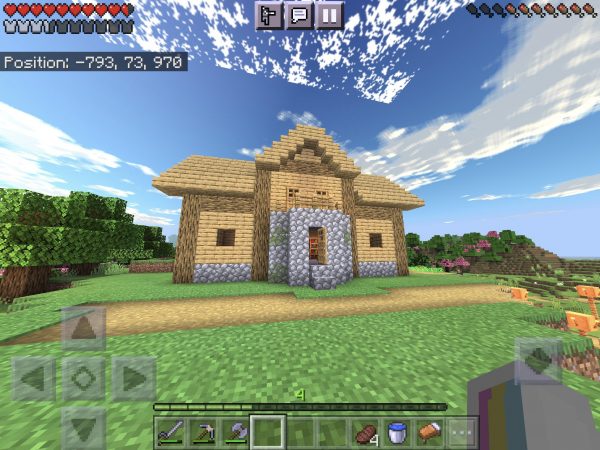Select the sword hotbar slot
This screenshot has width=600, height=450.
pyautogui.click(x=171, y=432)
